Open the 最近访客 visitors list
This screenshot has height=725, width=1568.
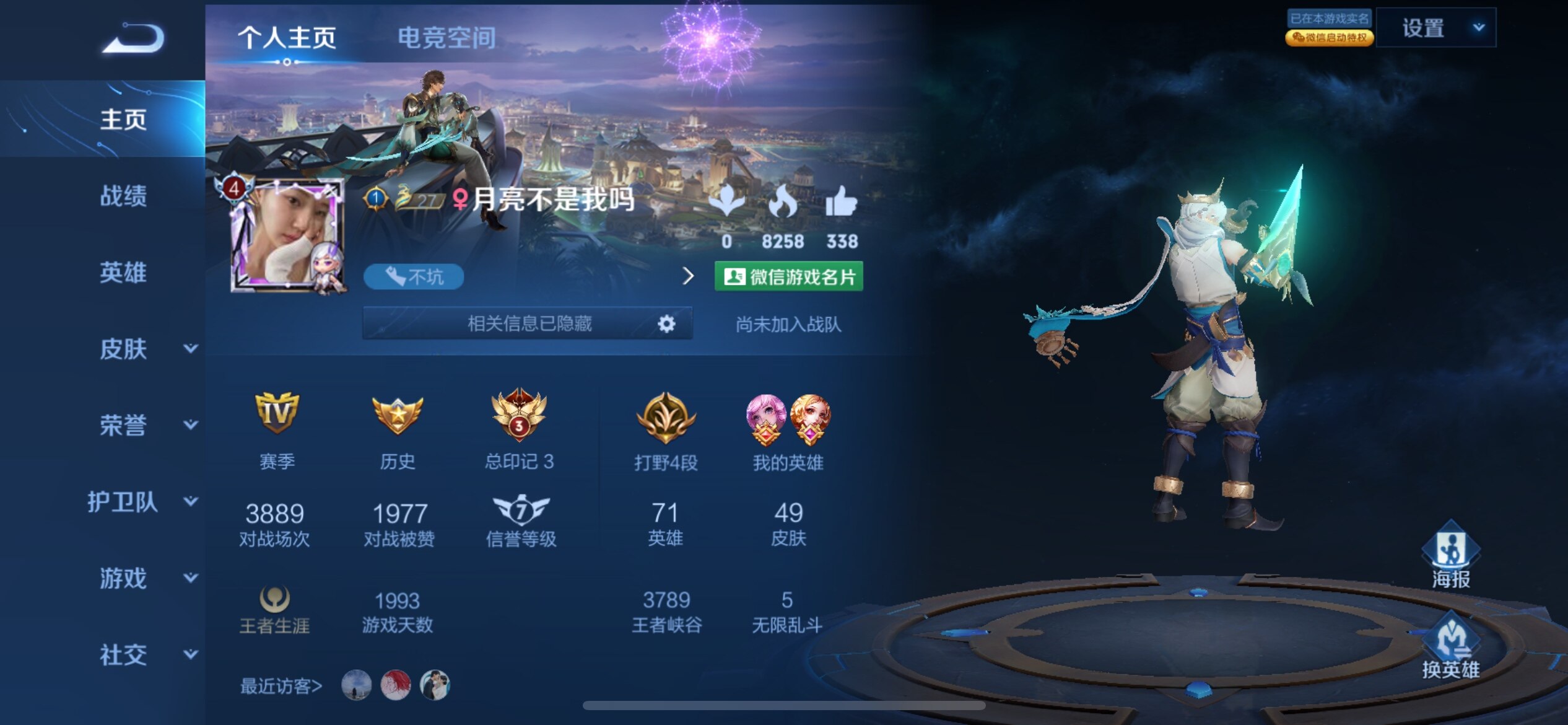click(x=281, y=686)
